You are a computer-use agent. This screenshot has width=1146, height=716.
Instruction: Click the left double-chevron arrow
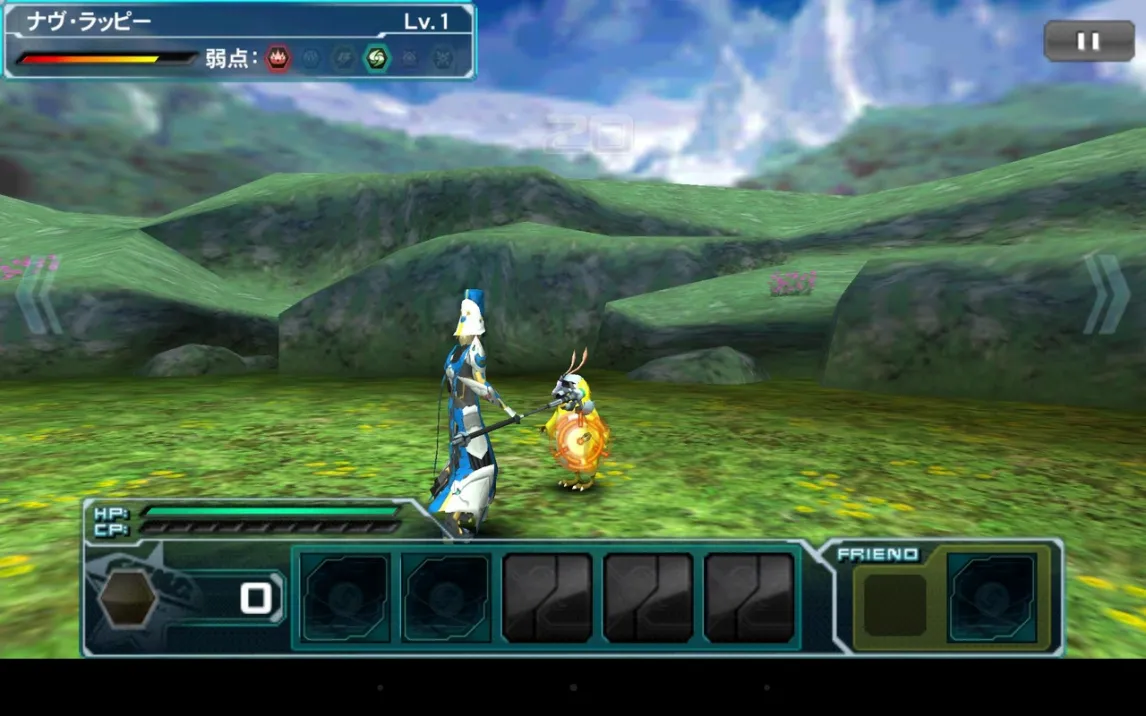[38, 295]
